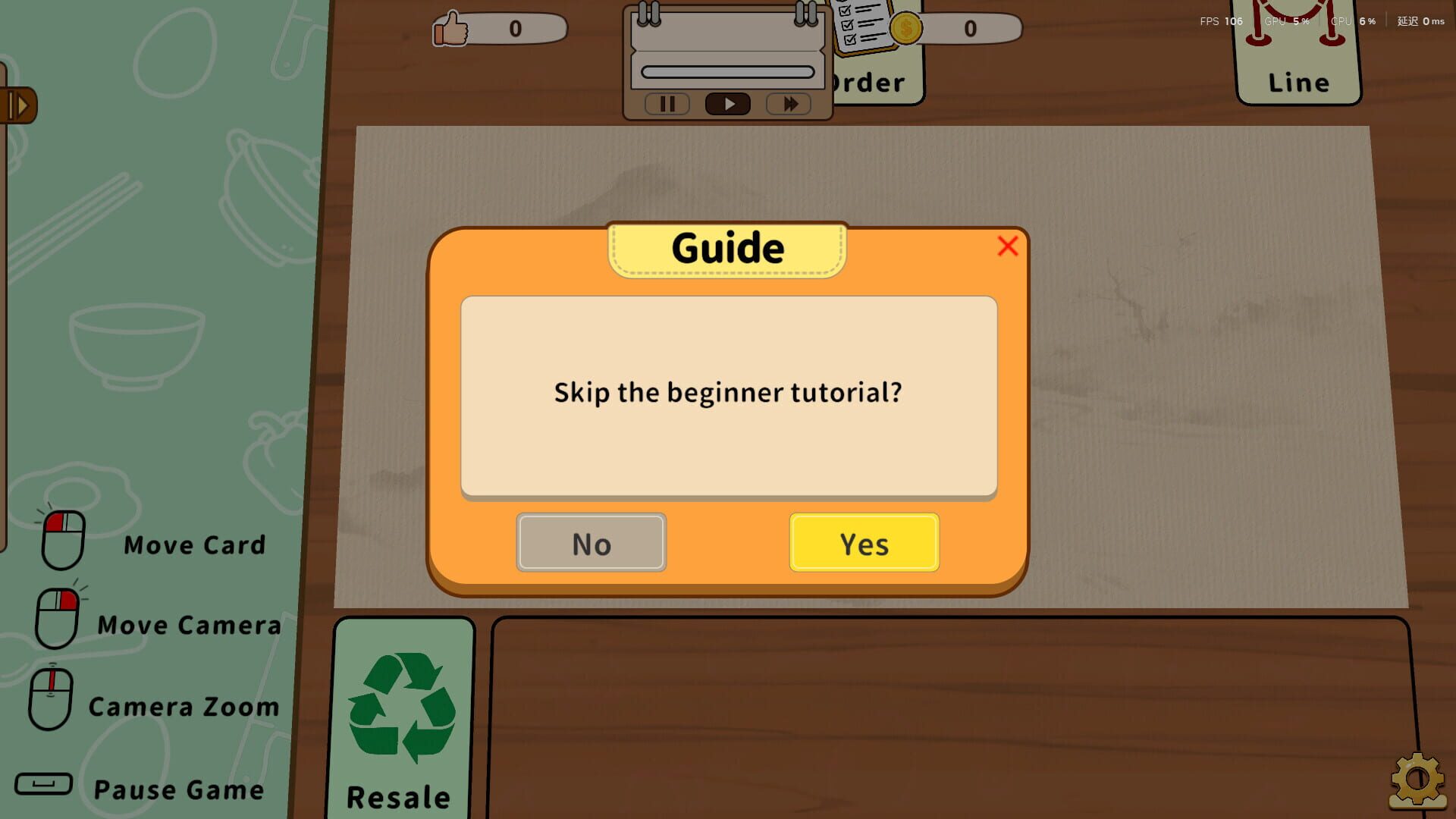Click the gold coin money icon
Image resolution: width=1456 pixels, height=819 pixels.
point(905,29)
